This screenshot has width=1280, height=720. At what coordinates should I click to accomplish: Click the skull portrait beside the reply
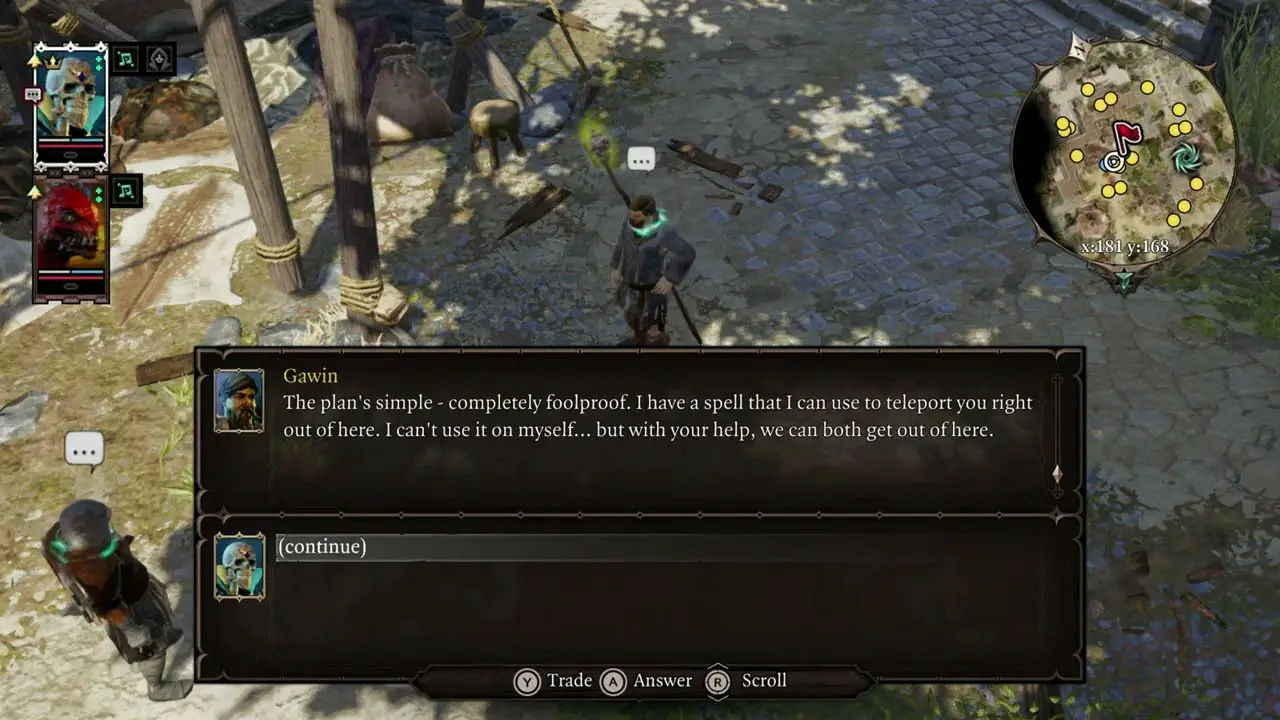(240, 566)
